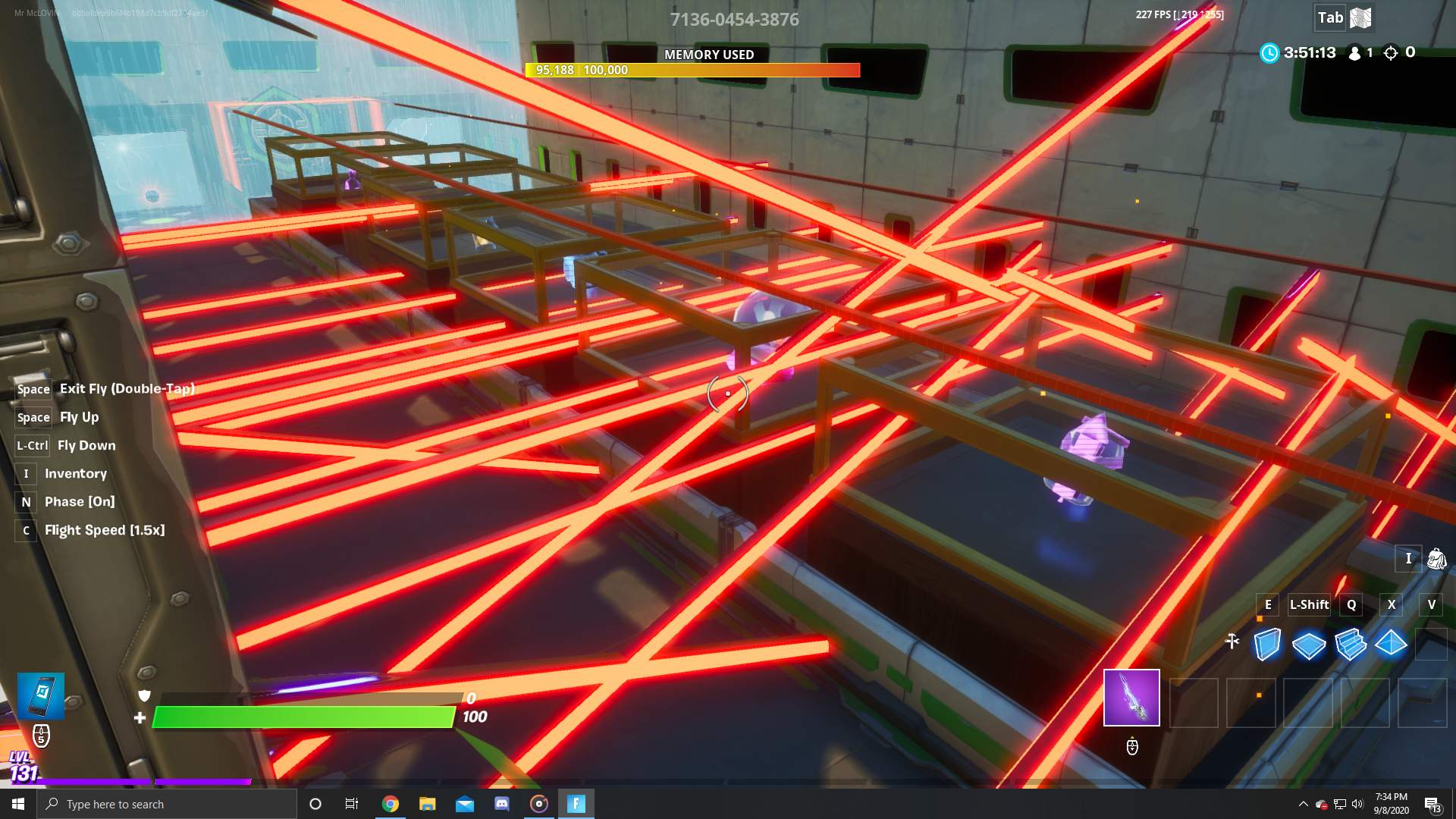Choose the stairs building piece
This screenshot has height=819, width=1456.
(x=1350, y=645)
